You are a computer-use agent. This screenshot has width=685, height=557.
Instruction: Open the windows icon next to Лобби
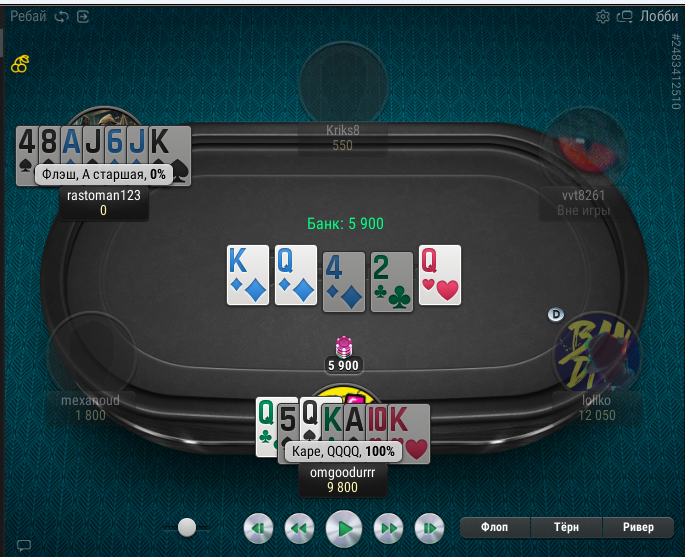626,16
